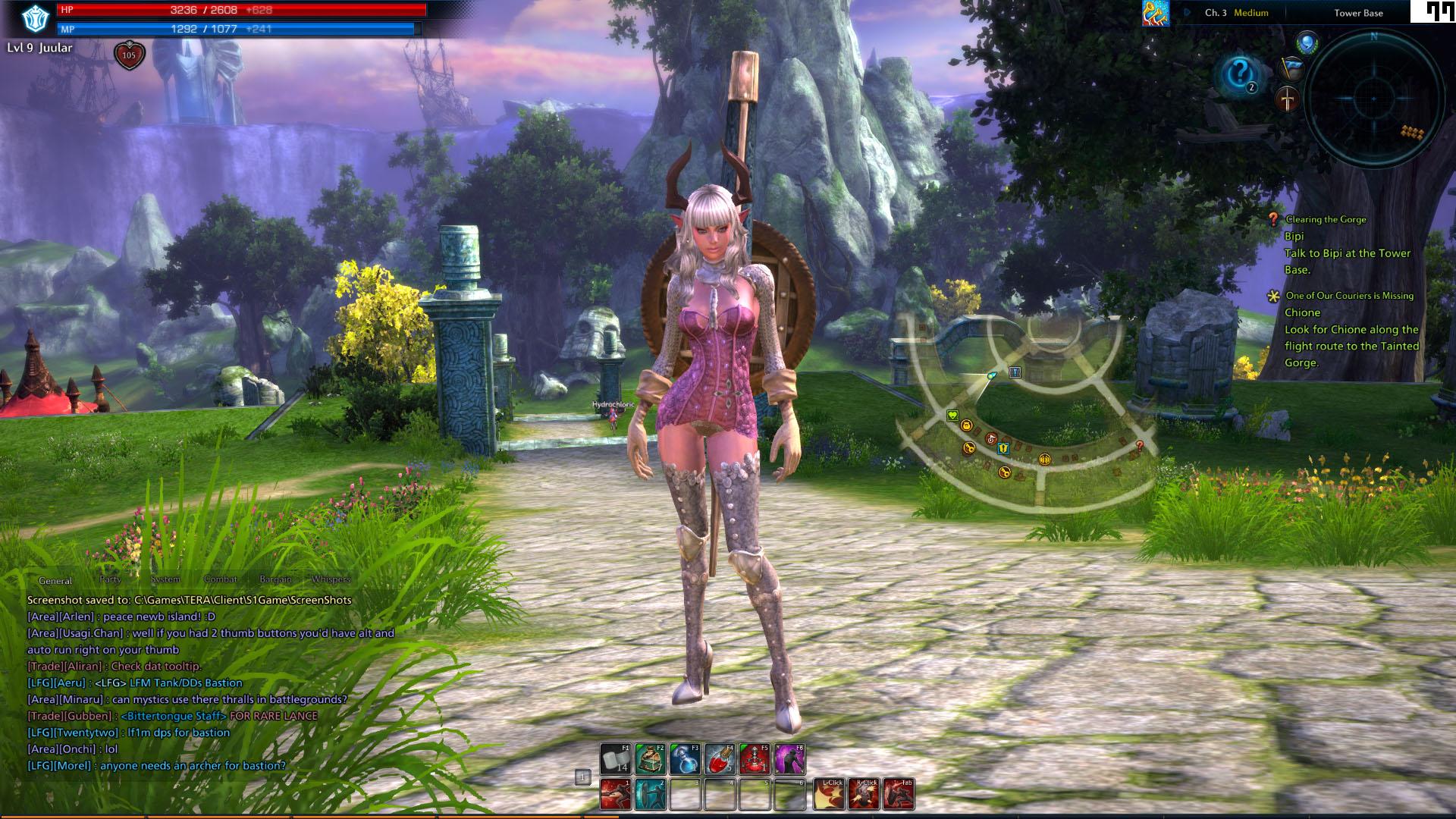Use the green supply bag in slot F2
Image resolution: width=1456 pixels, height=819 pixels.
pyautogui.click(x=650, y=759)
